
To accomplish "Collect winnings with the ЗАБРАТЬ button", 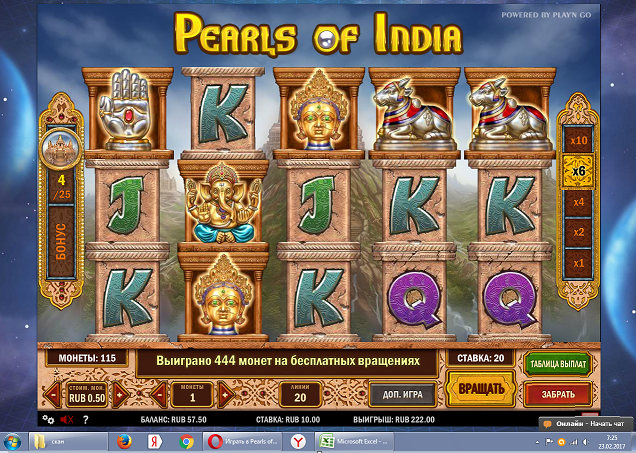I will point(557,394).
